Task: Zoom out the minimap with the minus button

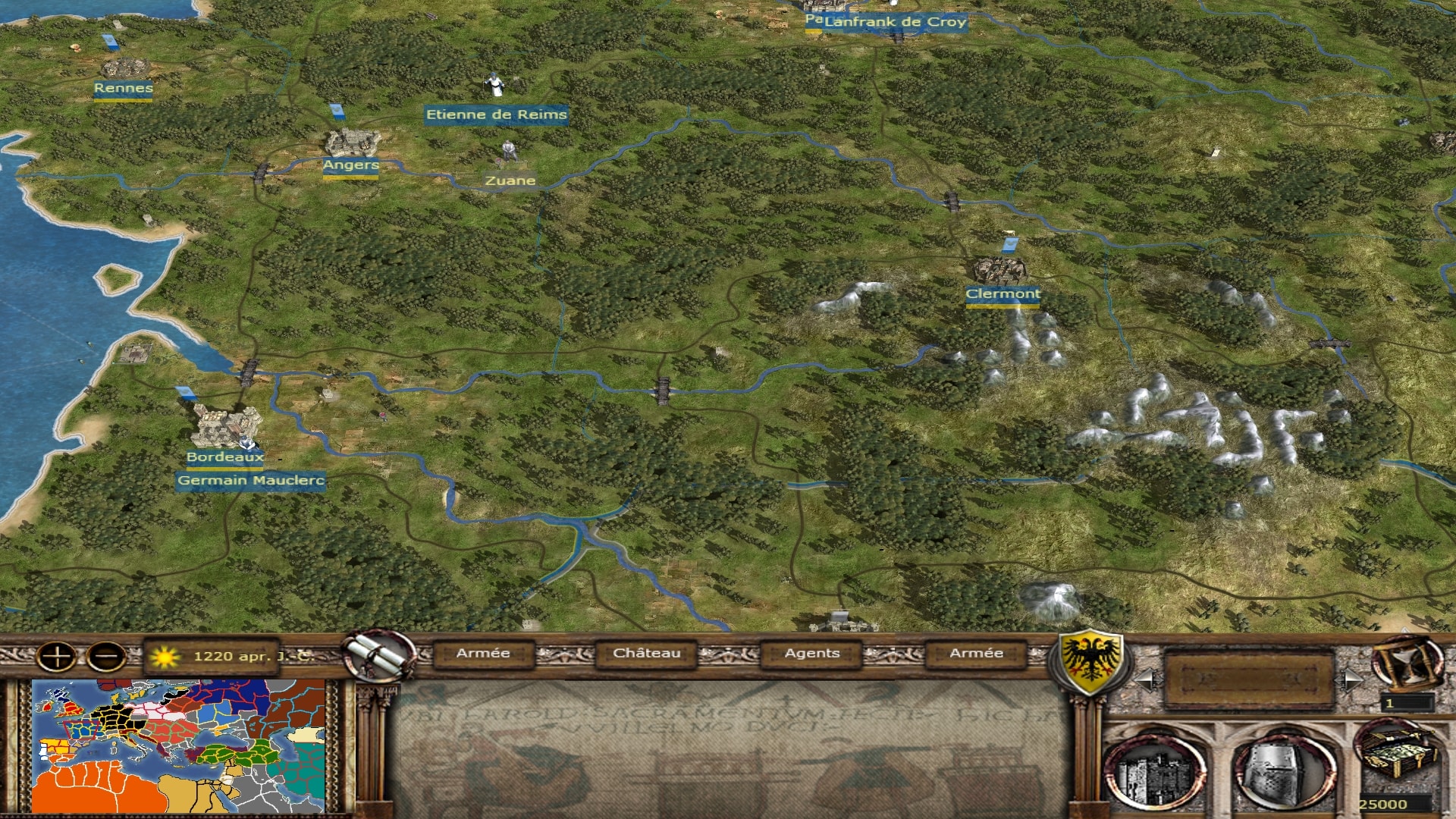Action: tap(106, 656)
